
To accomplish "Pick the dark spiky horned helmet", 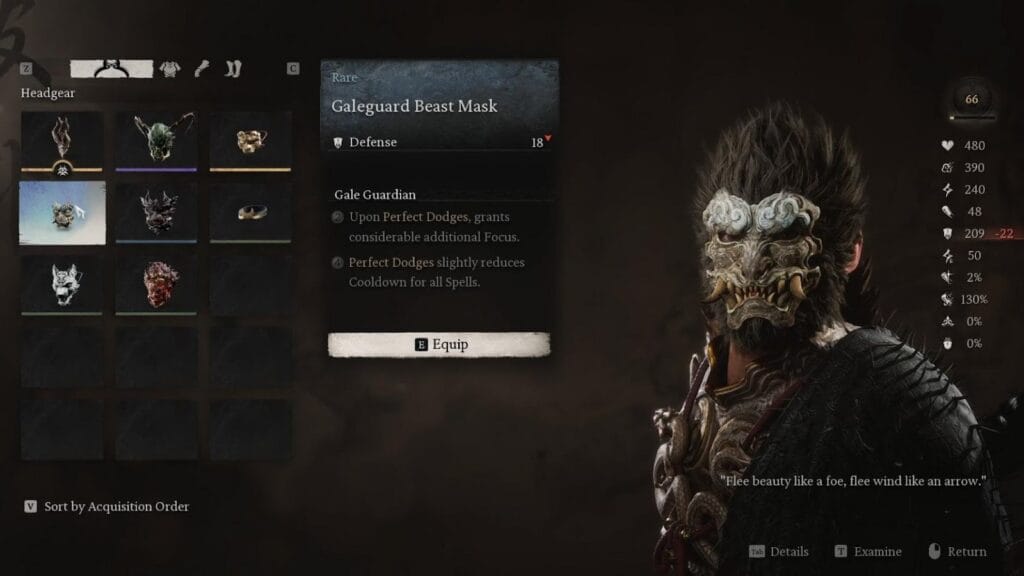I will [x=156, y=212].
